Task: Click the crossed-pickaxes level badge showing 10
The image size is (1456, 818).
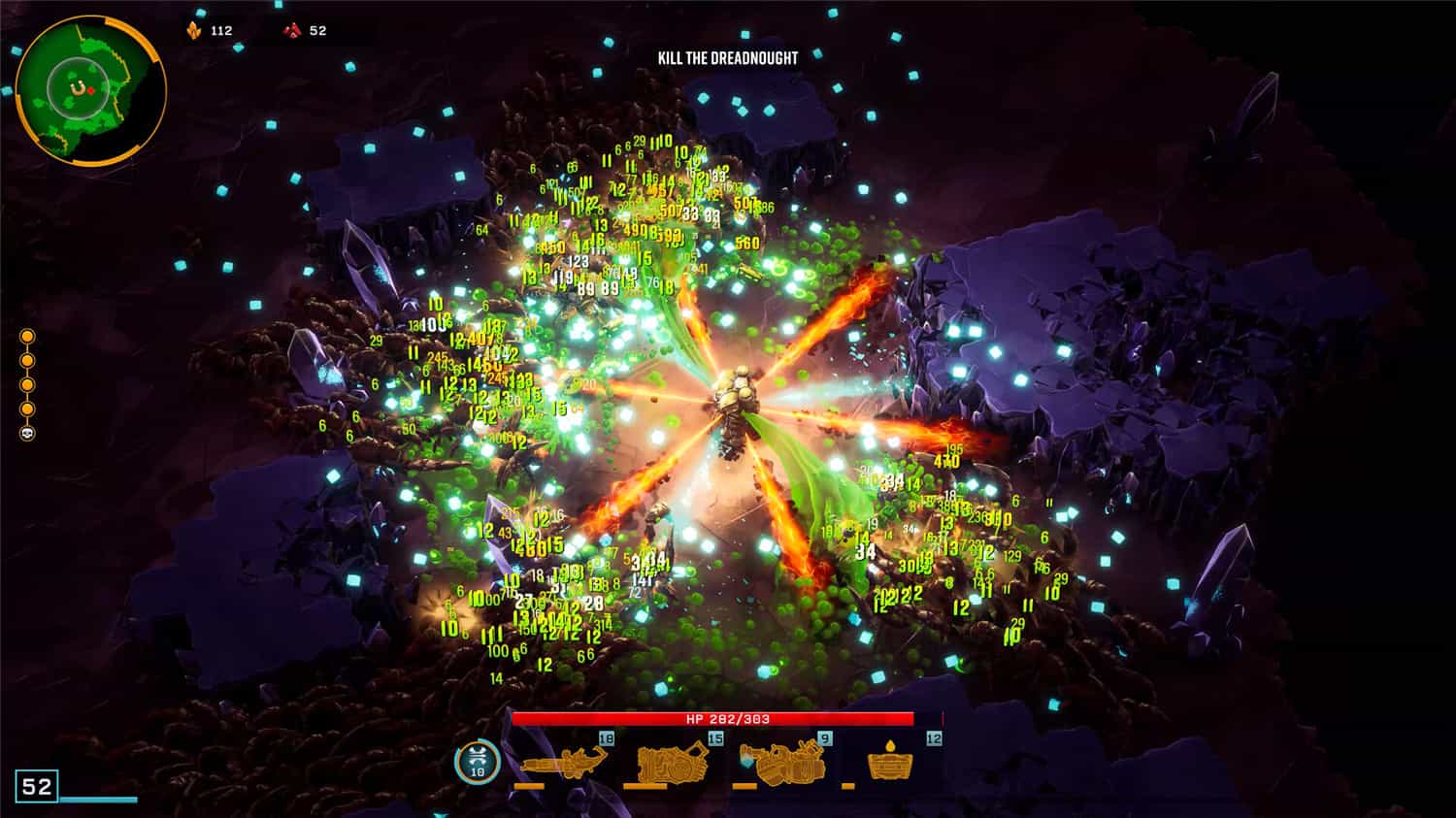Action: tap(477, 762)
